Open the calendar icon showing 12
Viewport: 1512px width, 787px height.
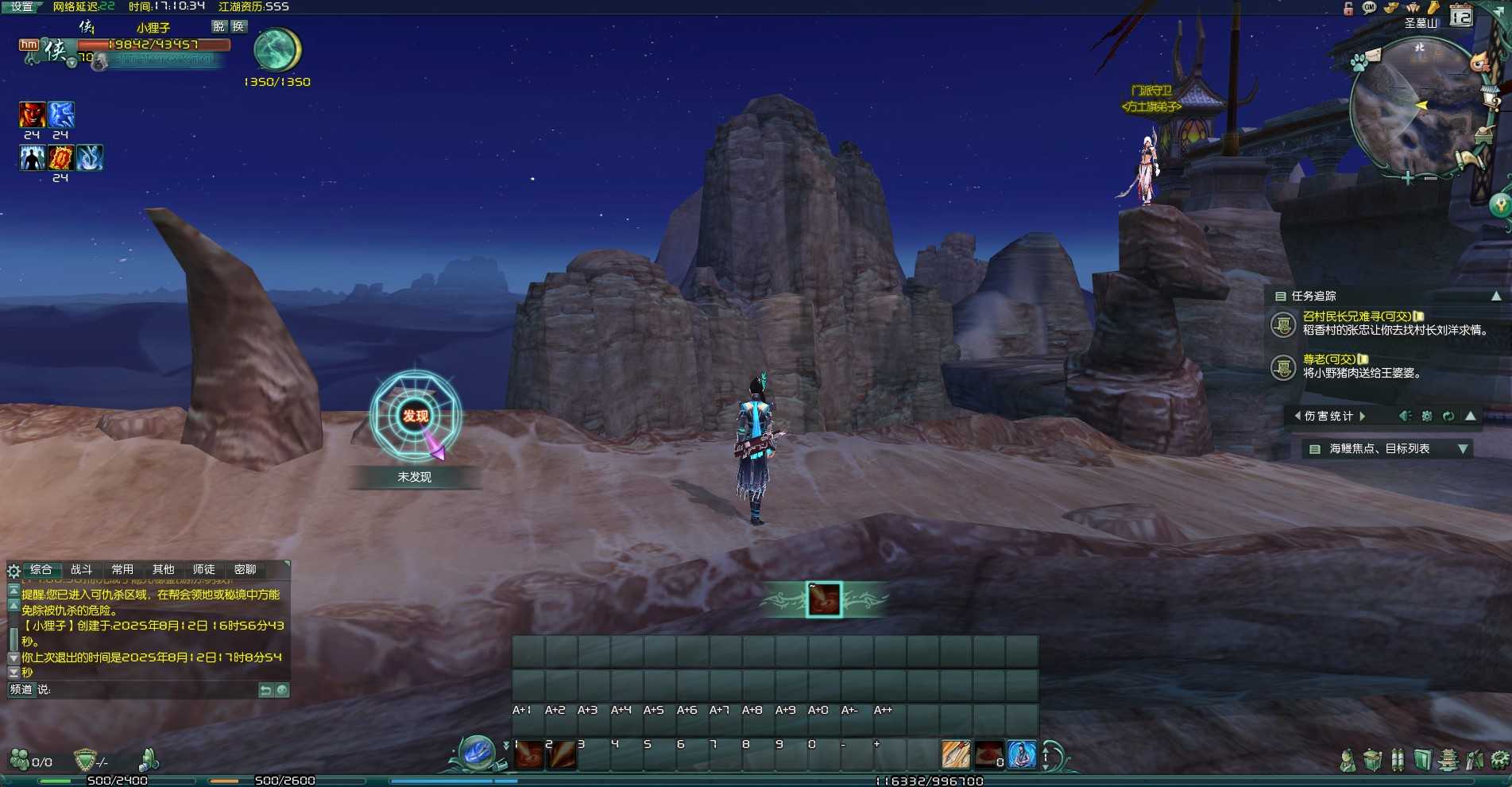[1460, 17]
